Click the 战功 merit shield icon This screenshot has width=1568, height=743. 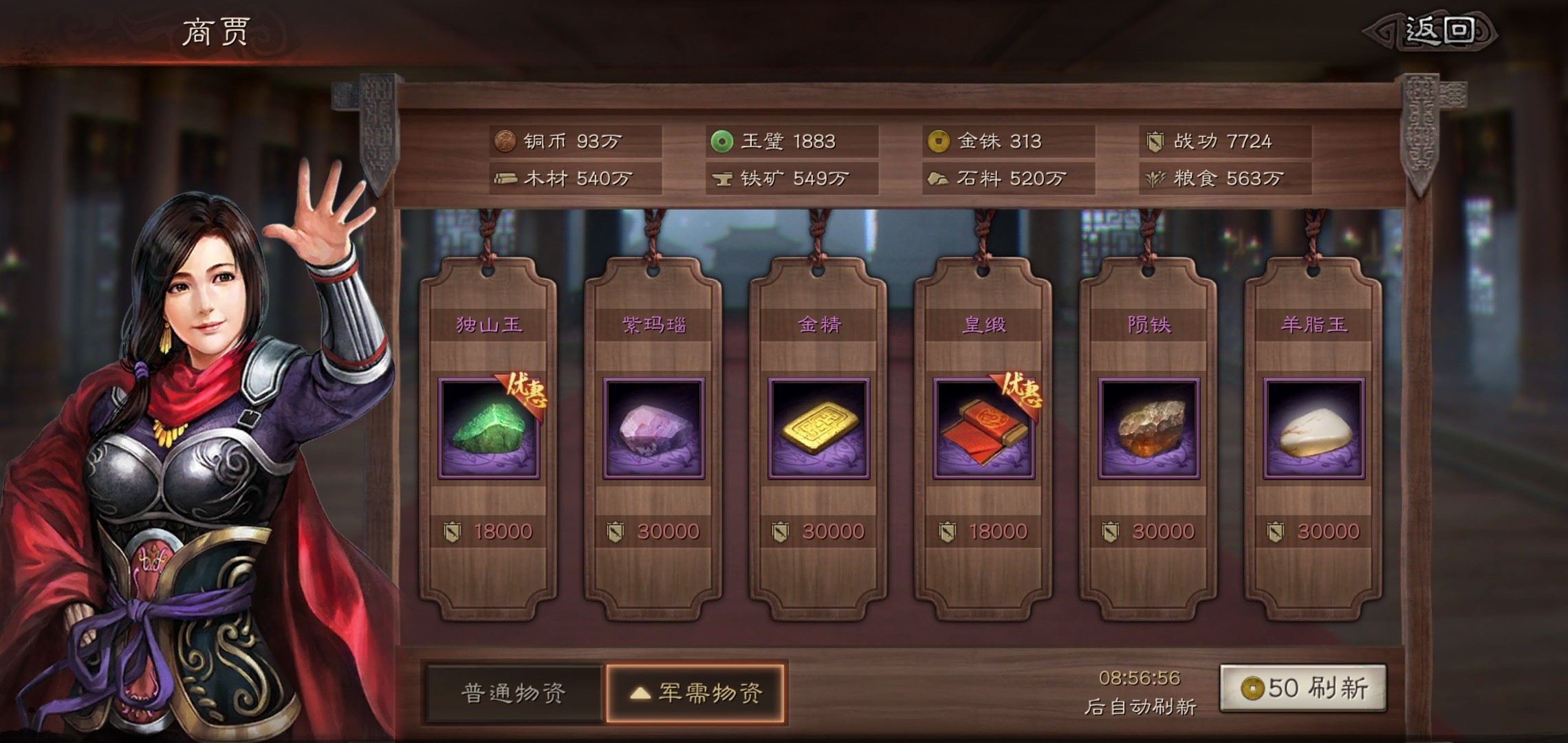pyautogui.click(x=1156, y=142)
